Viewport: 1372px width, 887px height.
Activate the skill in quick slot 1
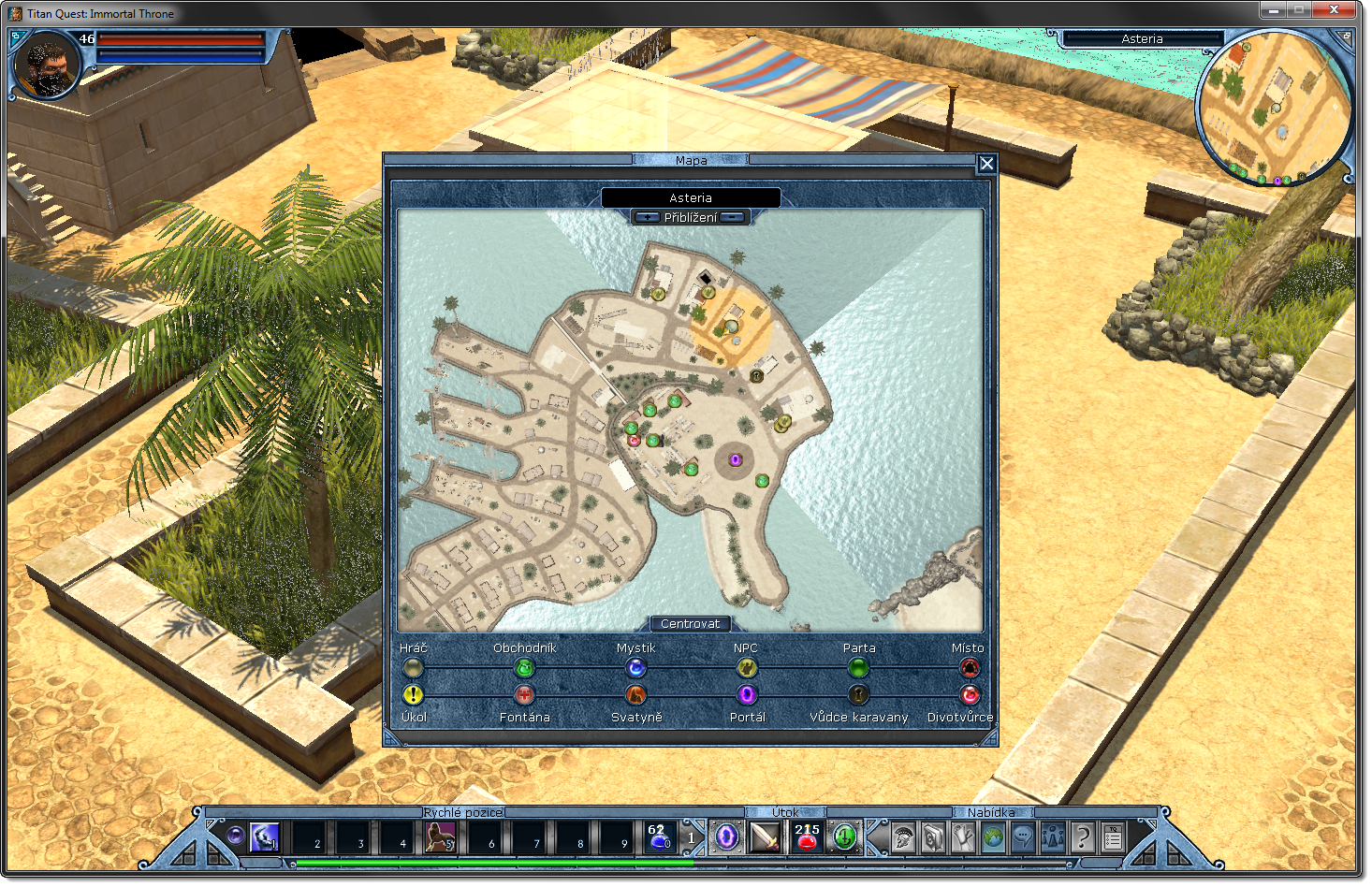tap(264, 836)
